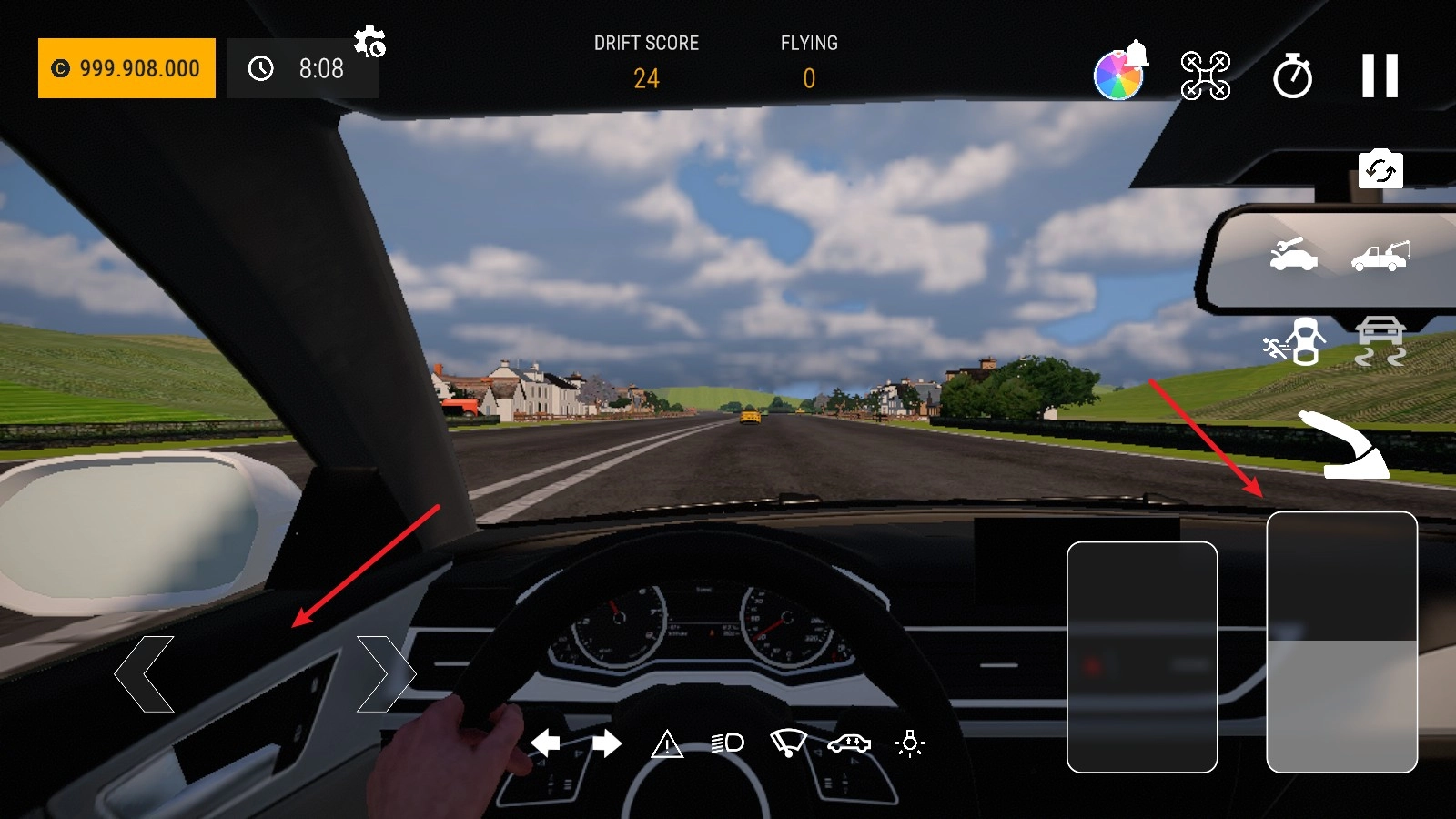The height and width of the screenshot is (819, 1456).
Task: Pause the game
Action: point(1380,76)
